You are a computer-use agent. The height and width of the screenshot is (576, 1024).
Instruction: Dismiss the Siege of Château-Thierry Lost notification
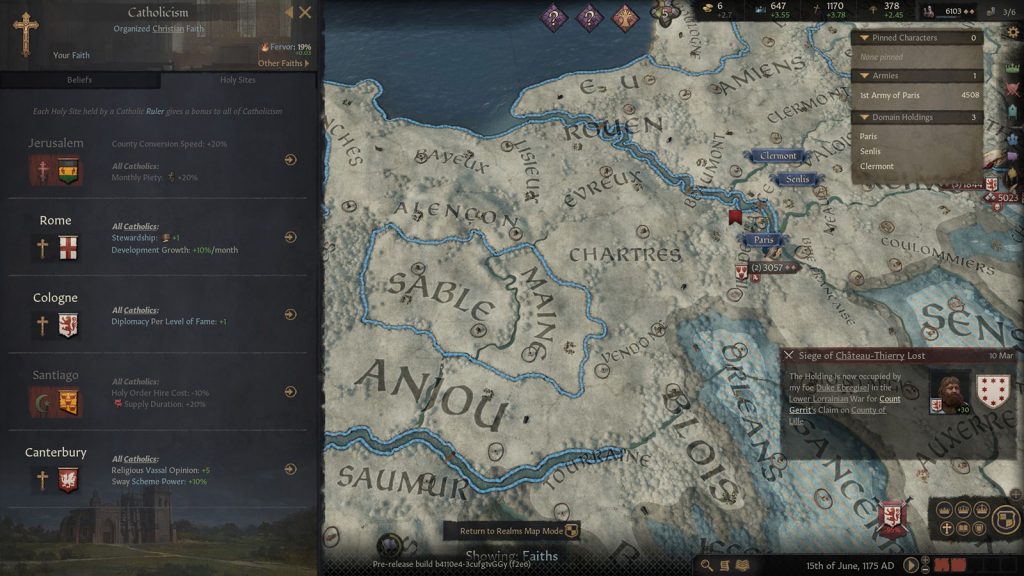(789, 355)
